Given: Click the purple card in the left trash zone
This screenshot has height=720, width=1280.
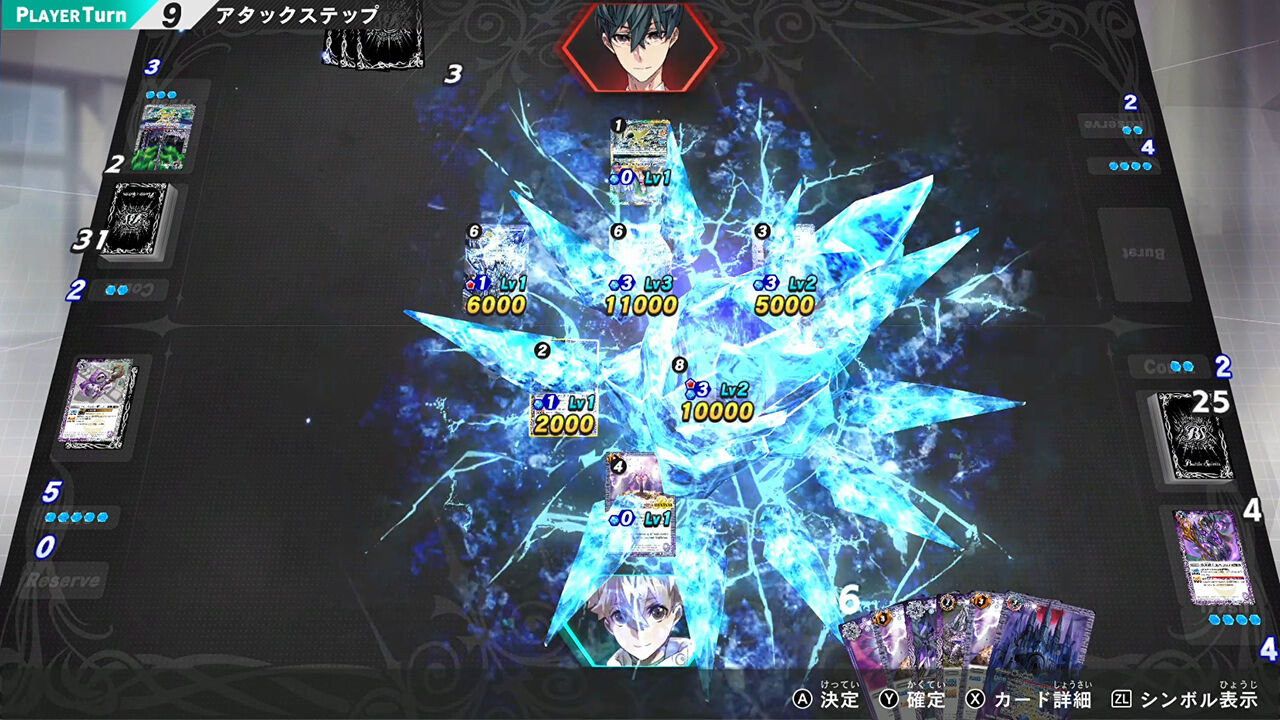Looking at the screenshot, I should (100, 400).
